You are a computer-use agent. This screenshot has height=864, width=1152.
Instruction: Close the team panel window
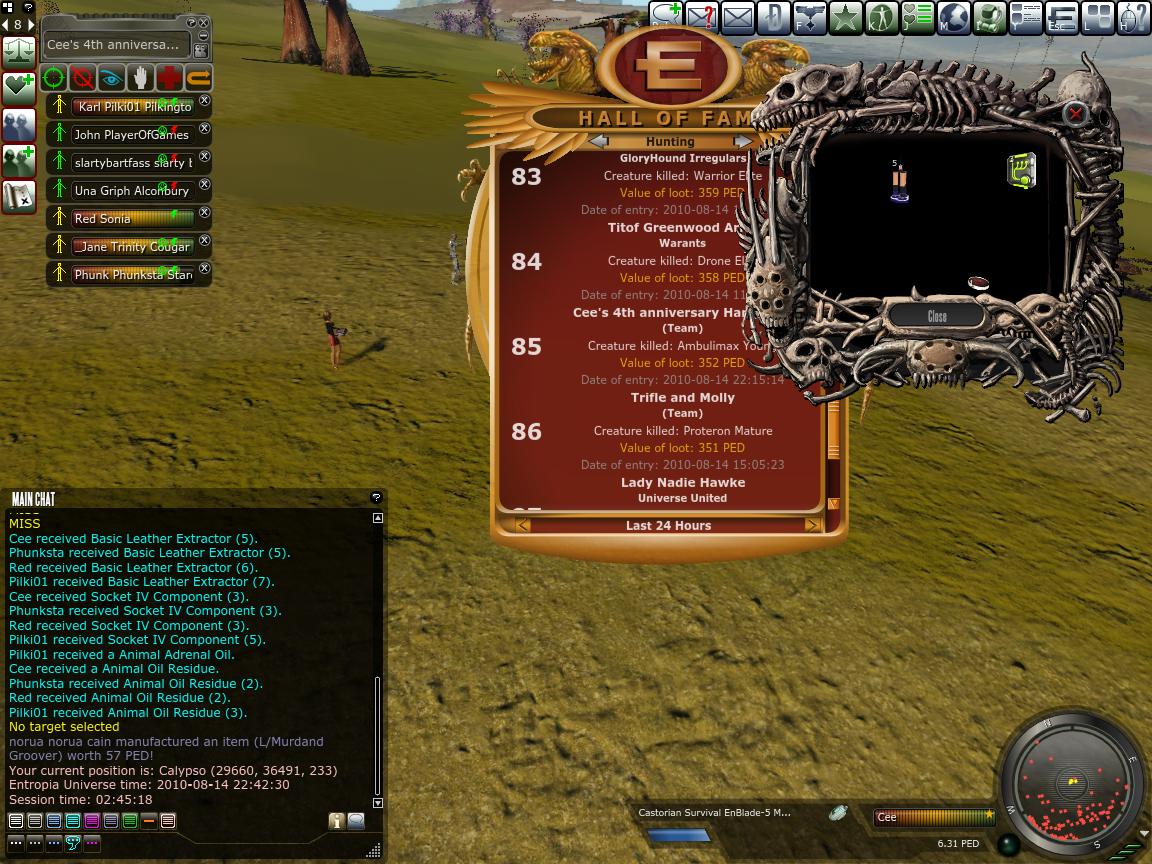pyautogui.click(x=204, y=23)
